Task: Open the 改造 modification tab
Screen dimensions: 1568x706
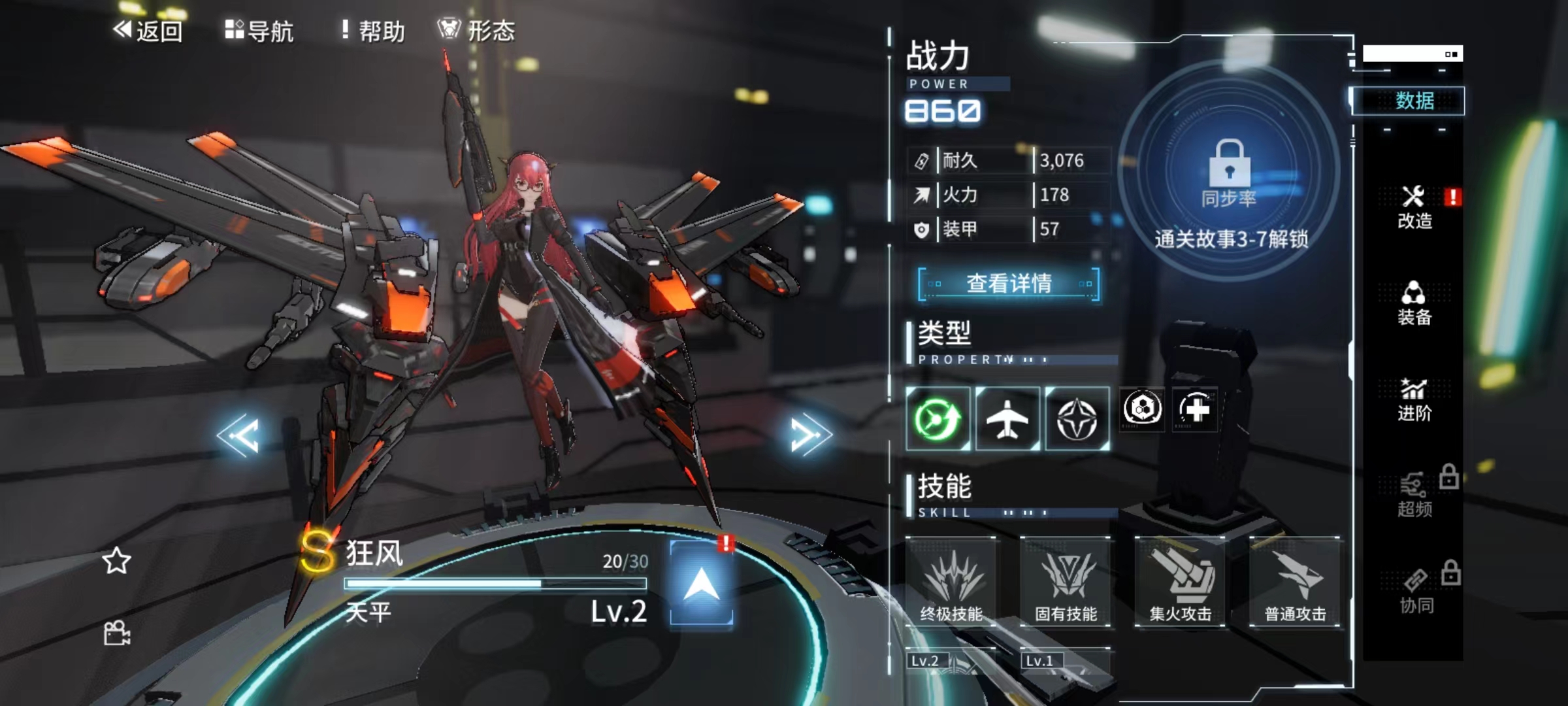Action: click(1414, 207)
